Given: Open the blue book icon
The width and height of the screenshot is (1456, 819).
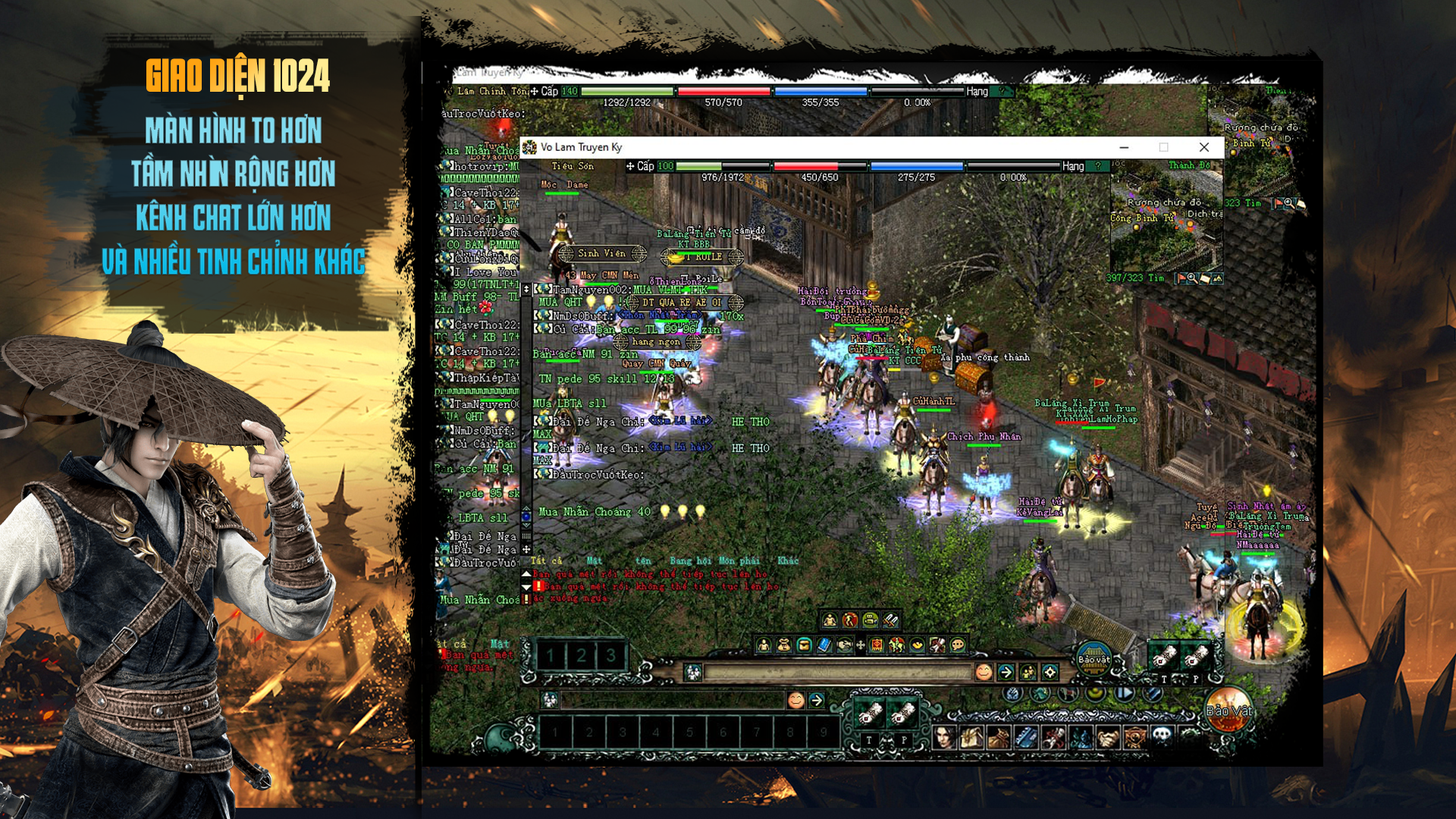Looking at the screenshot, I should coord(824,645).
